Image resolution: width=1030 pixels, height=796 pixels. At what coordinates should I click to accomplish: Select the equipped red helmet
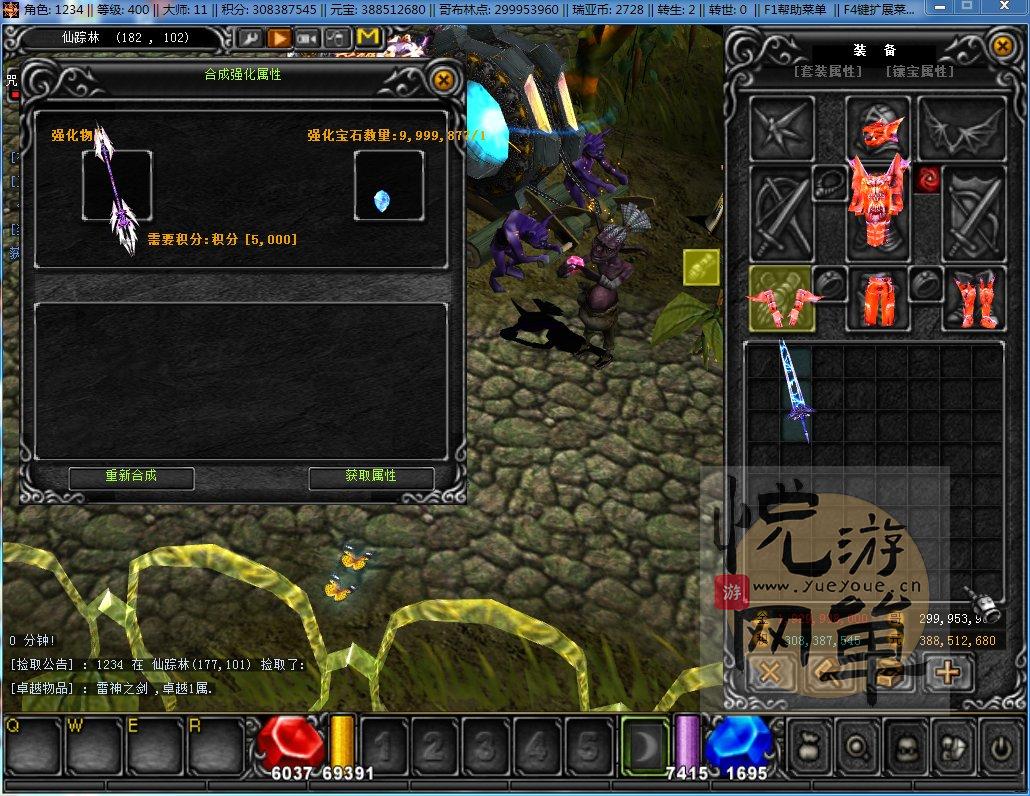pyautogui.click(x=880, y=127)
